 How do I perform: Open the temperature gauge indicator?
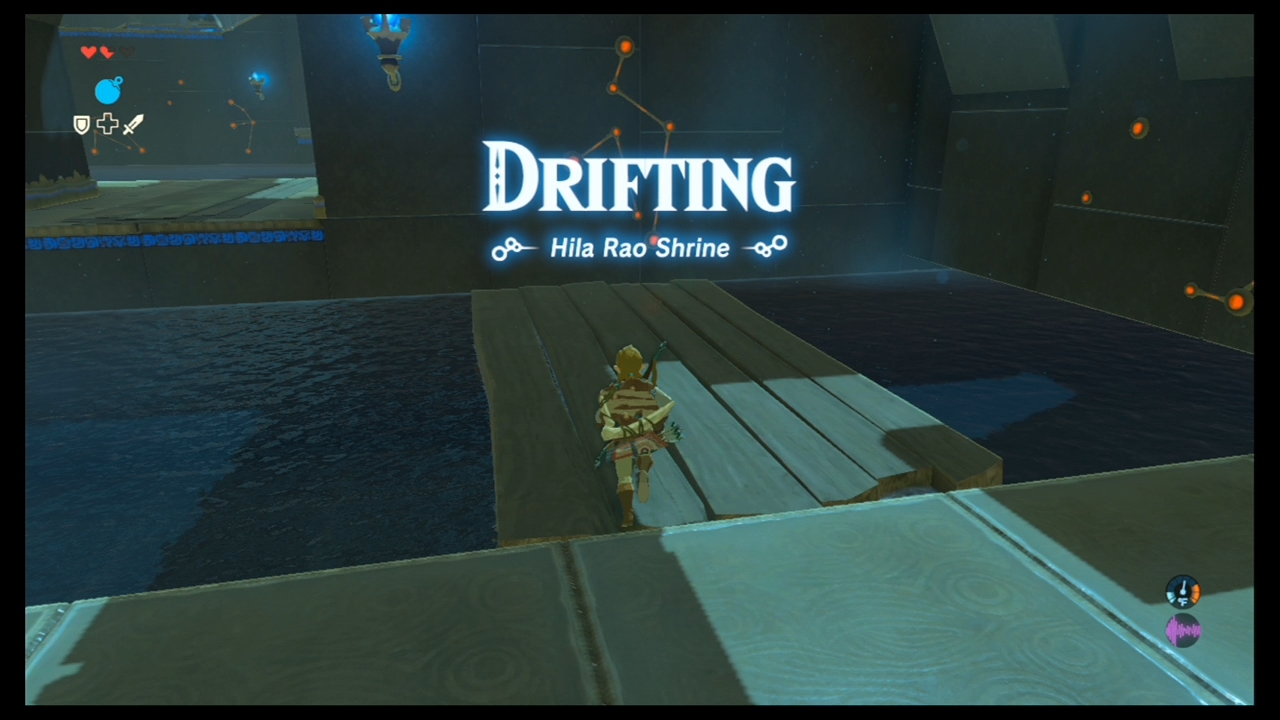[x=1183, y=591]
